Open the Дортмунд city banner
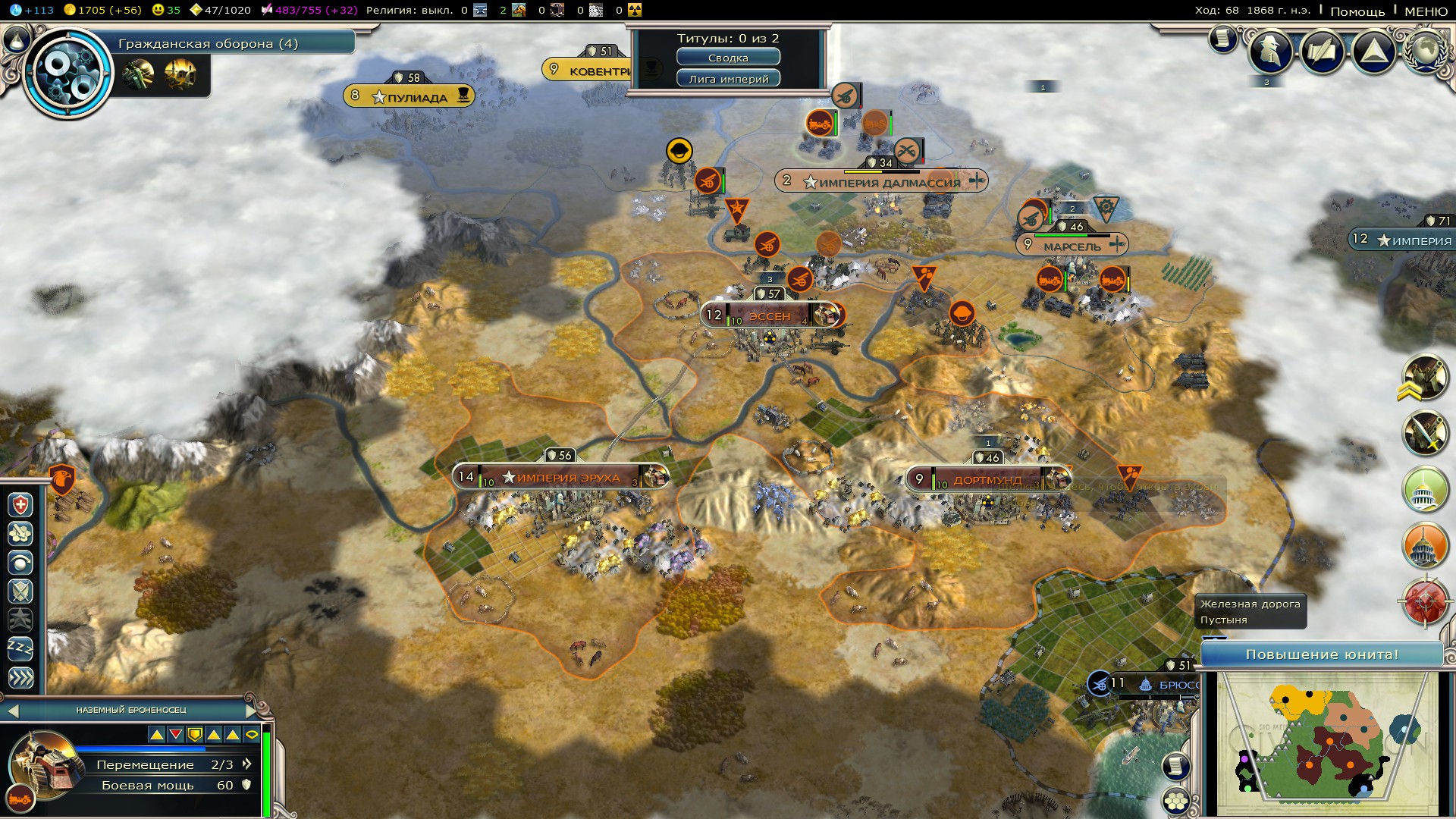The image size is (1456, 819). 987,479
